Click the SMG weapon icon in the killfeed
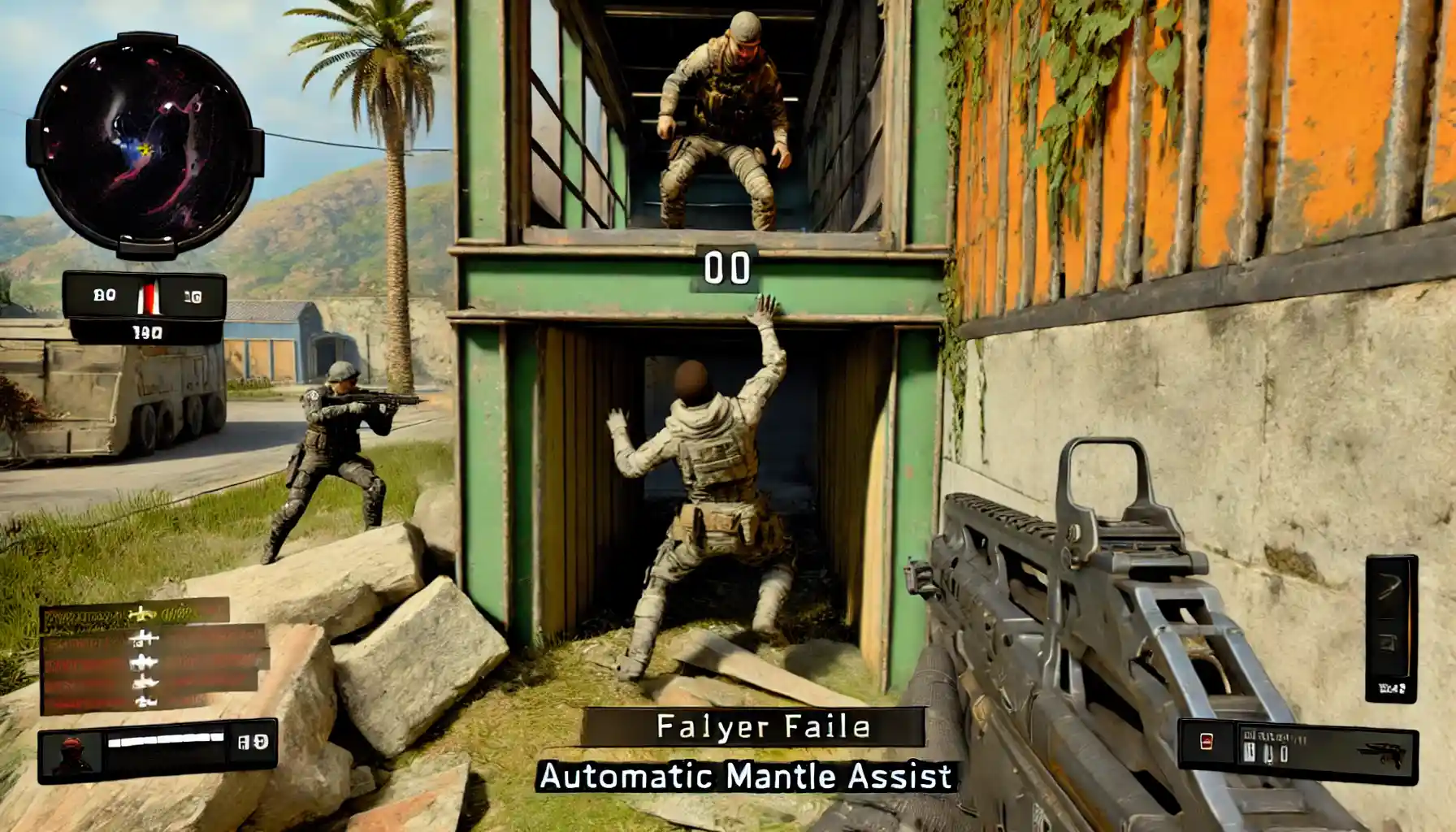Screen dimensions: 1456x832 (145, 662)
